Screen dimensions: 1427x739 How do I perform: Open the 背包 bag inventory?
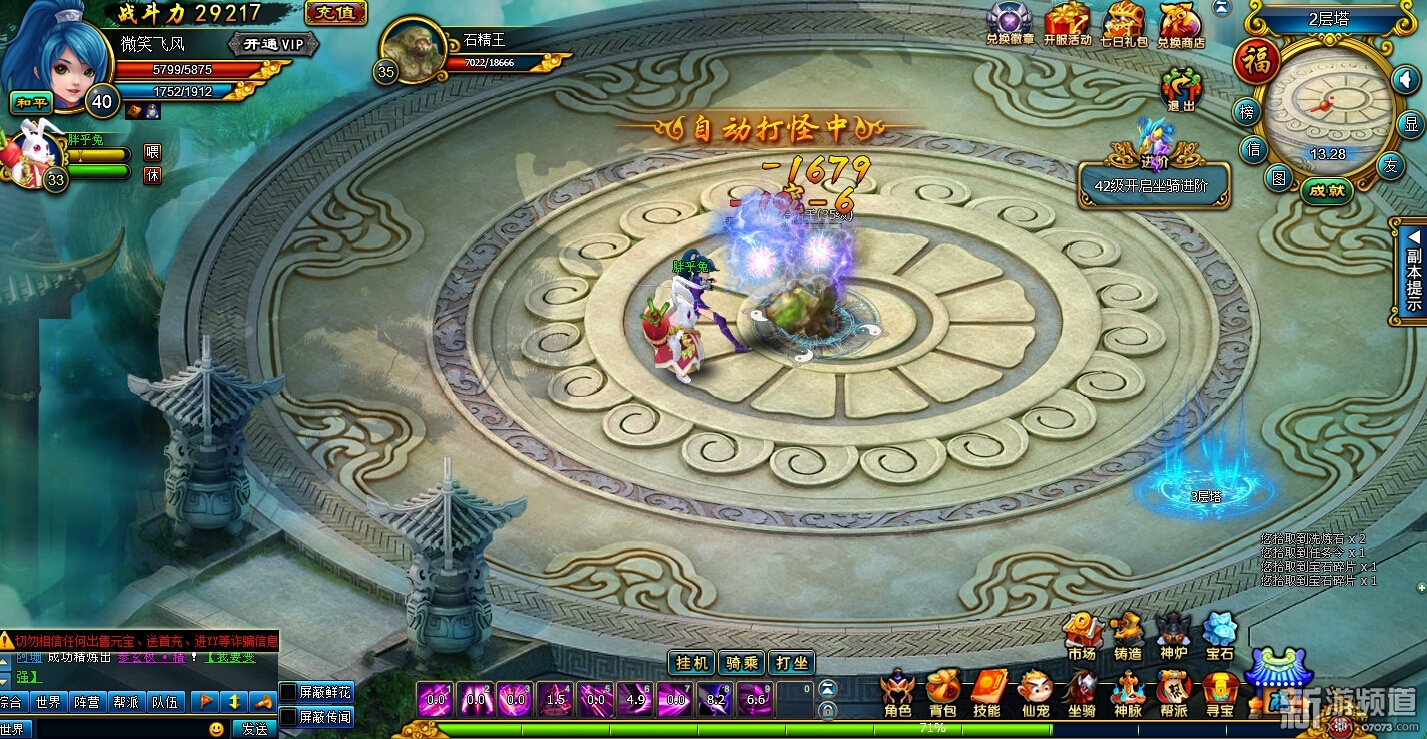[x=942, y=693]
